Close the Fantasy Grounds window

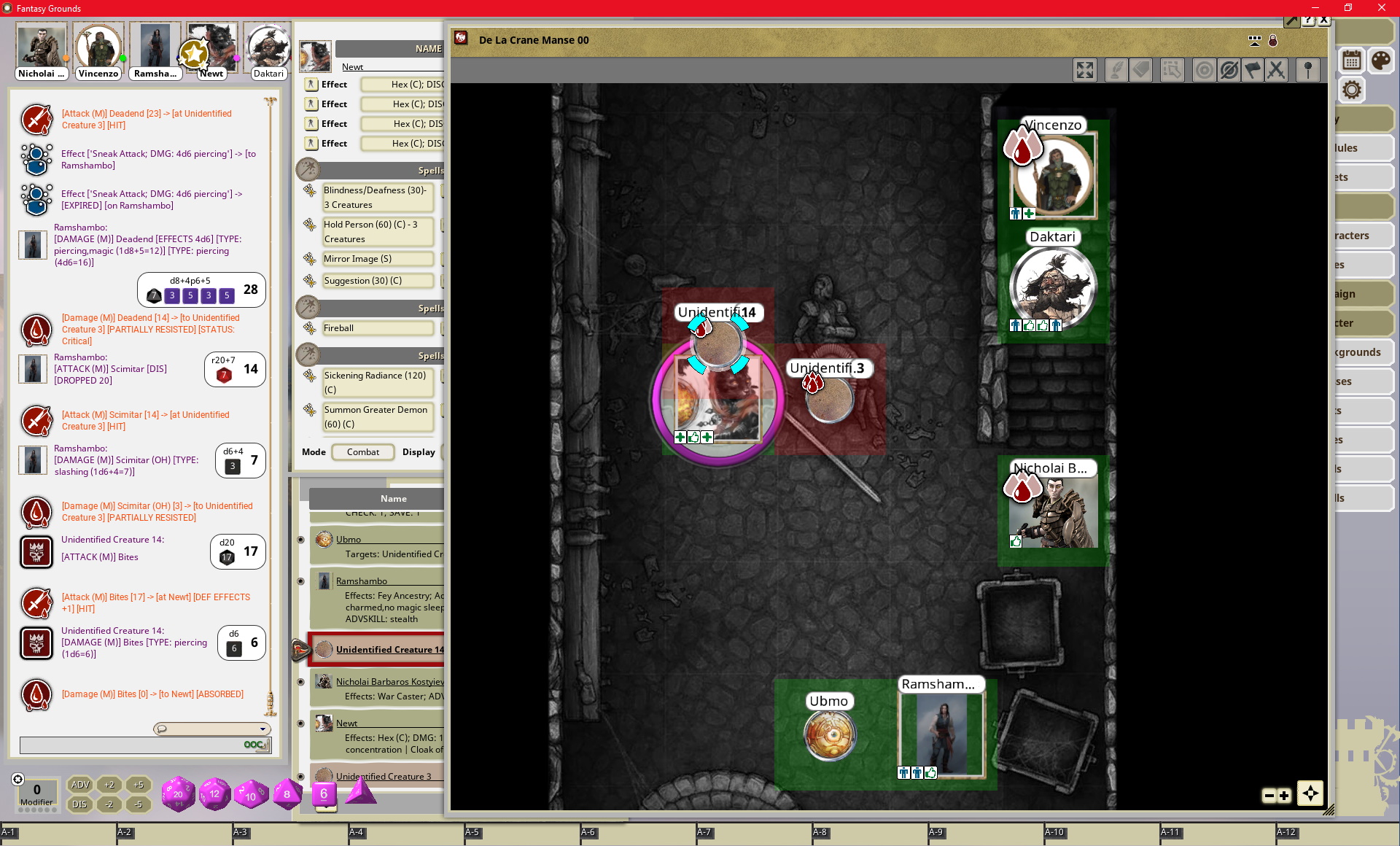coord(1381,8)
